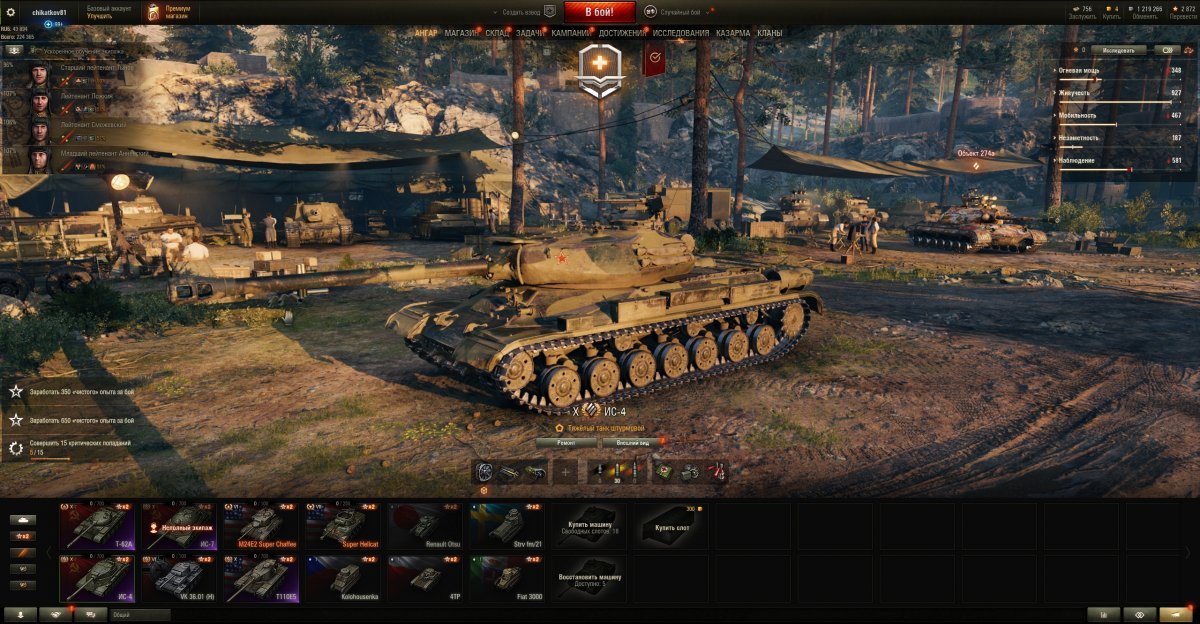Pick the VK 36.01 (H) tank
The width and height of the screenshot is (1200, 624).
coord(178,579)
